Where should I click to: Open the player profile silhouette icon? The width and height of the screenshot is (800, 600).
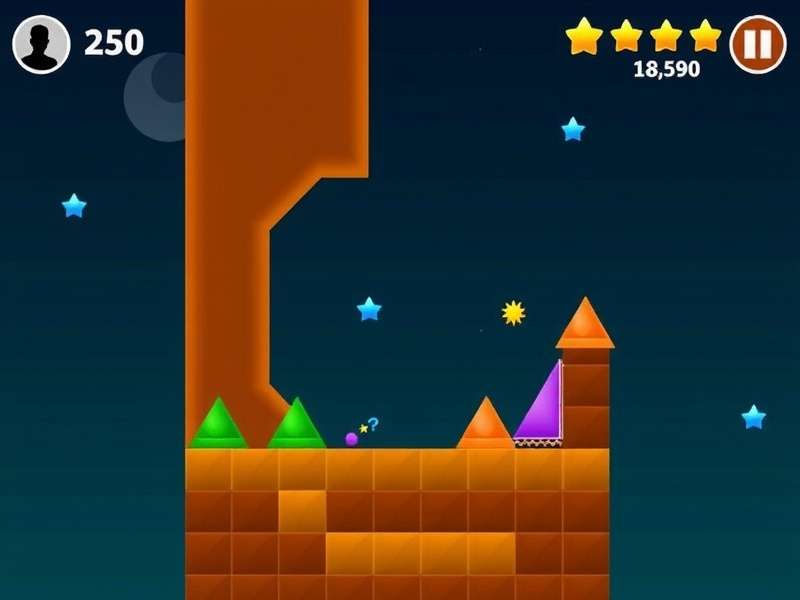click(x=41, y=45)
